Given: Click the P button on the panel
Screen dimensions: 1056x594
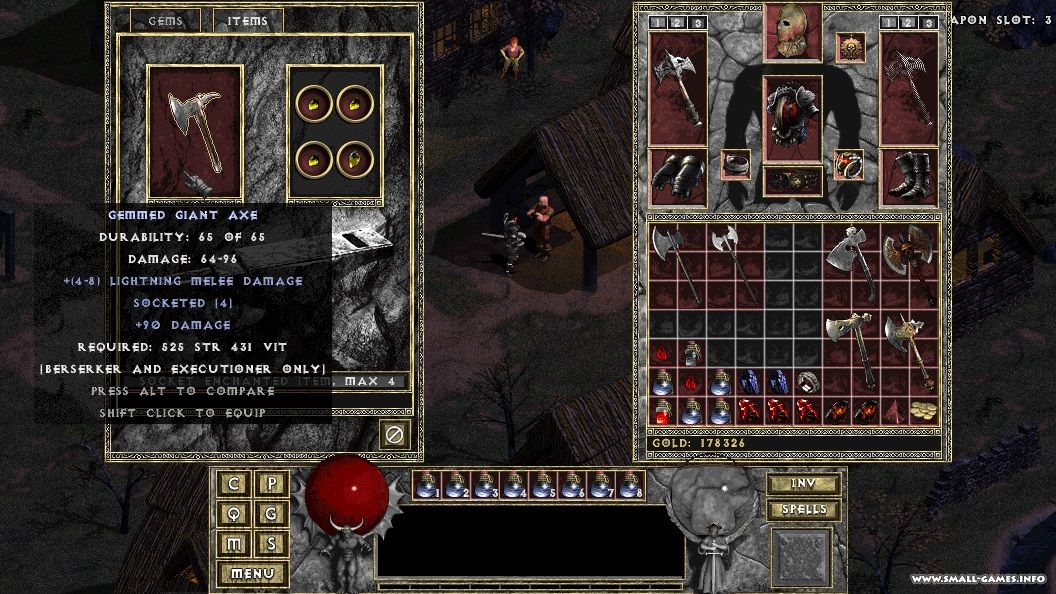Looking at the screenshot, I should point(272,484).
